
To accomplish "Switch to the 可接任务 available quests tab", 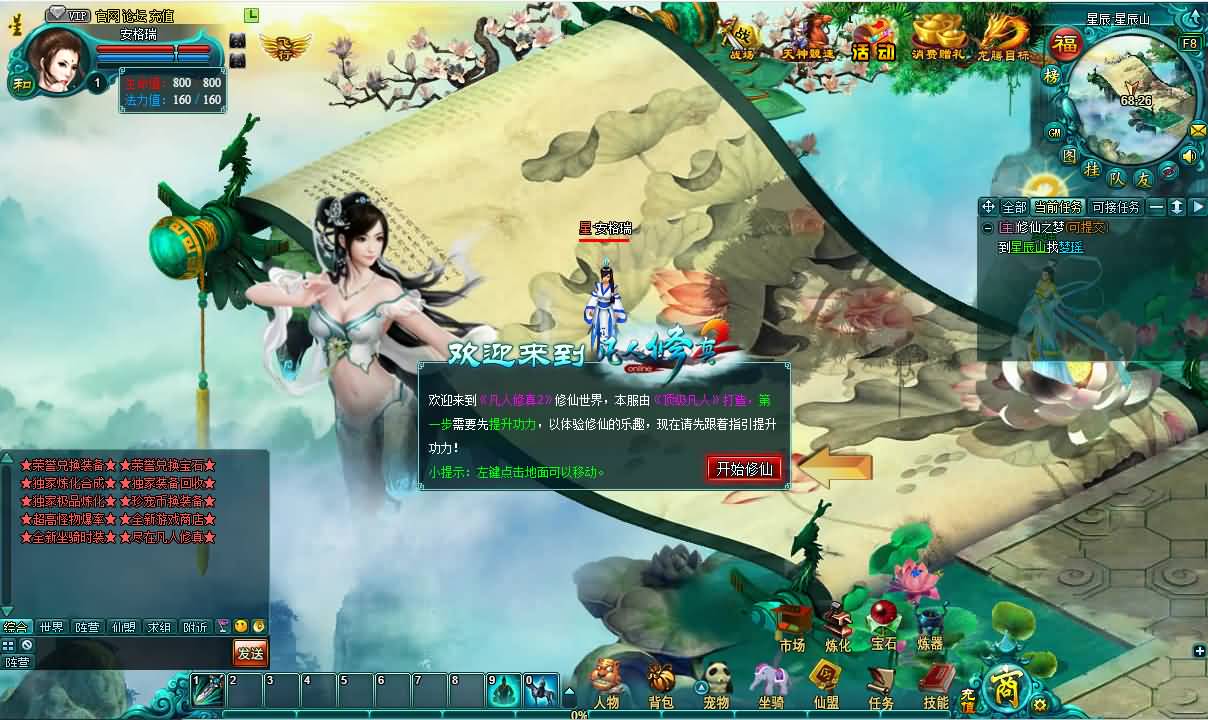I will (x=1115, y=207).
